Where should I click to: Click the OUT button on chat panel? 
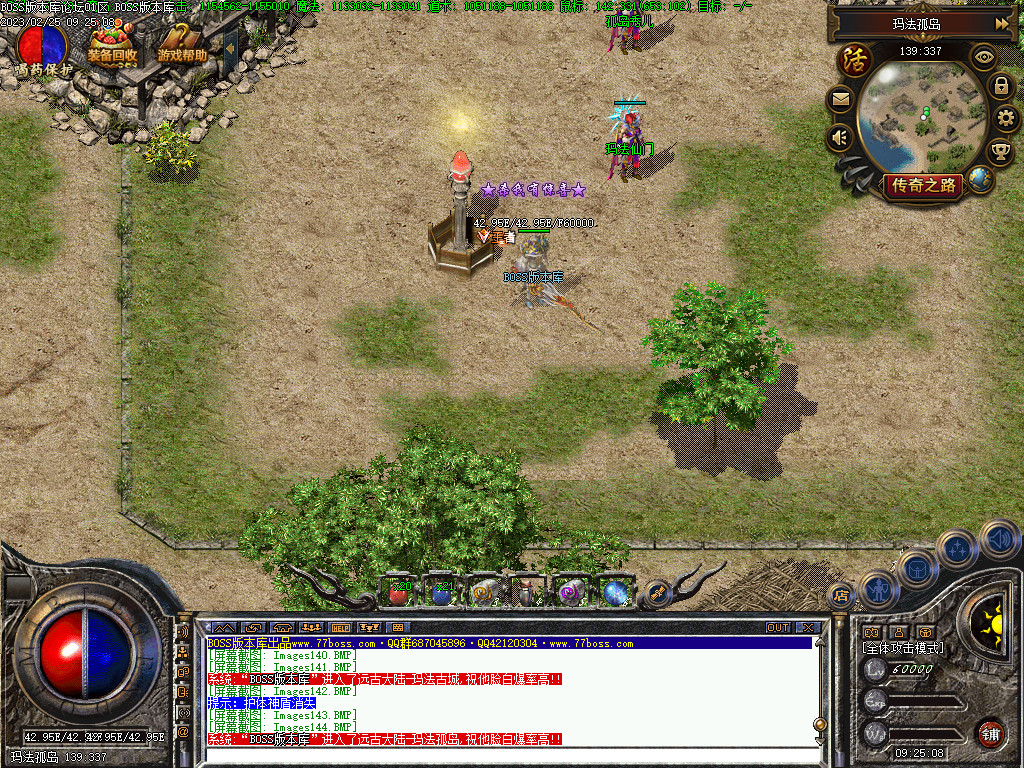[x=778, y=627]
